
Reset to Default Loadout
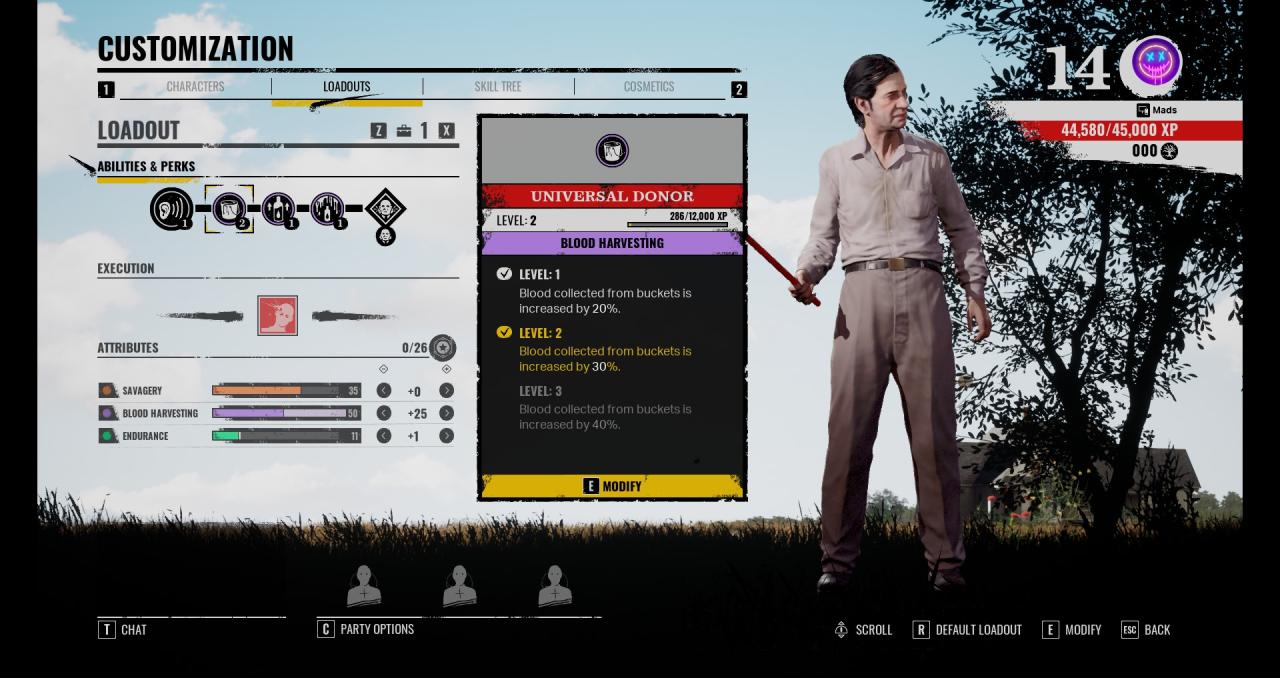coord(967,630)
